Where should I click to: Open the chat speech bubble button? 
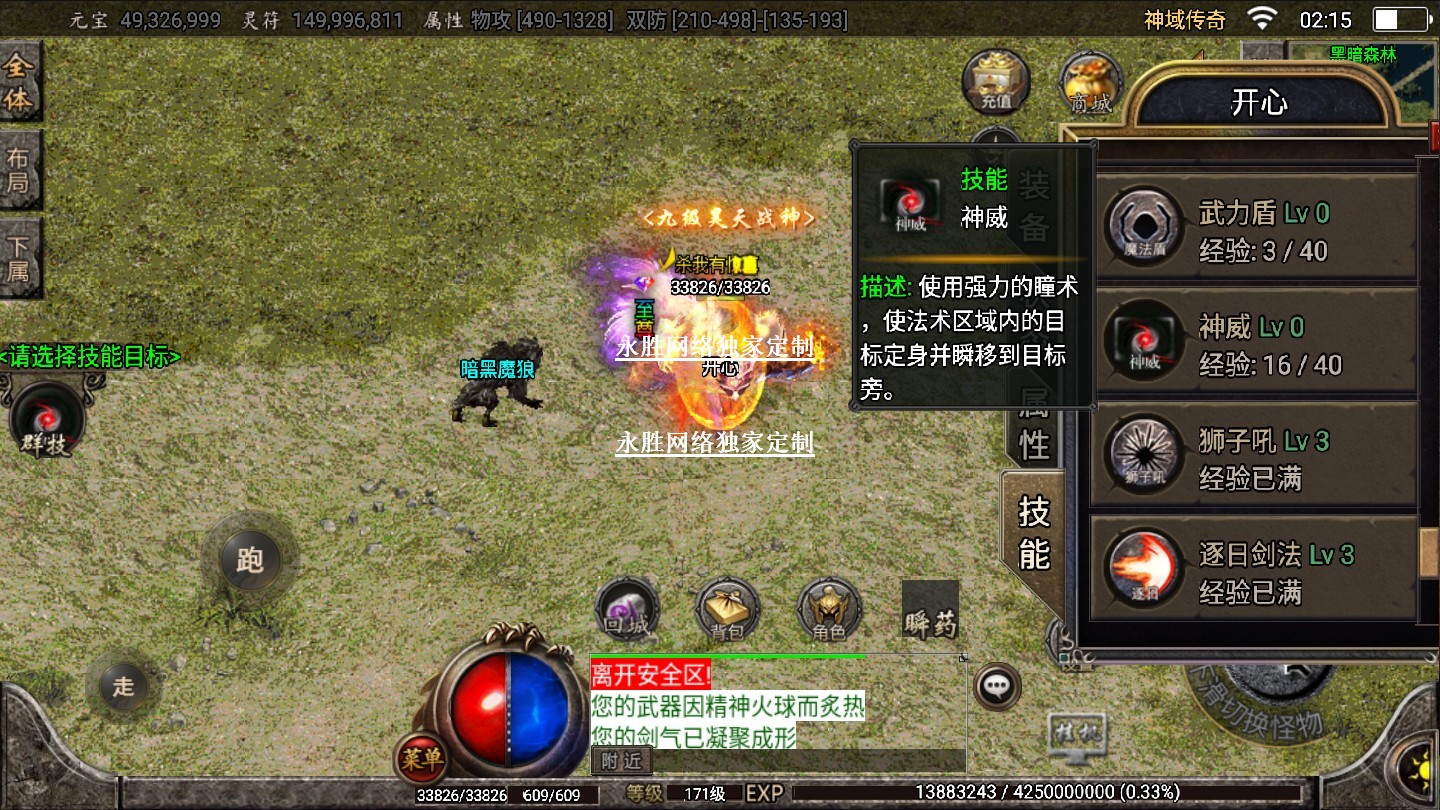pos(997,686)
